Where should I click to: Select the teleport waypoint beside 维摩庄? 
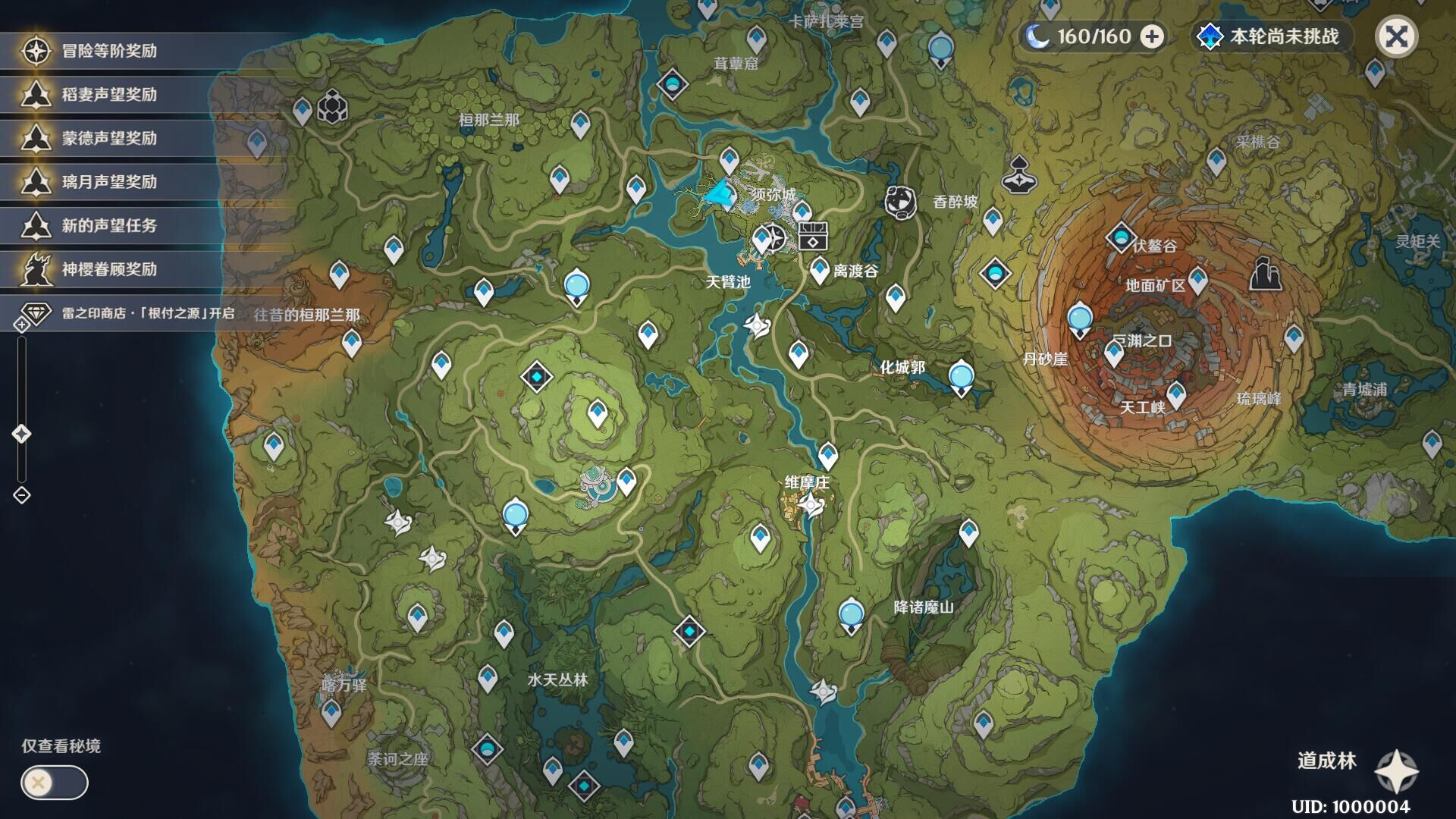[827, 456]
